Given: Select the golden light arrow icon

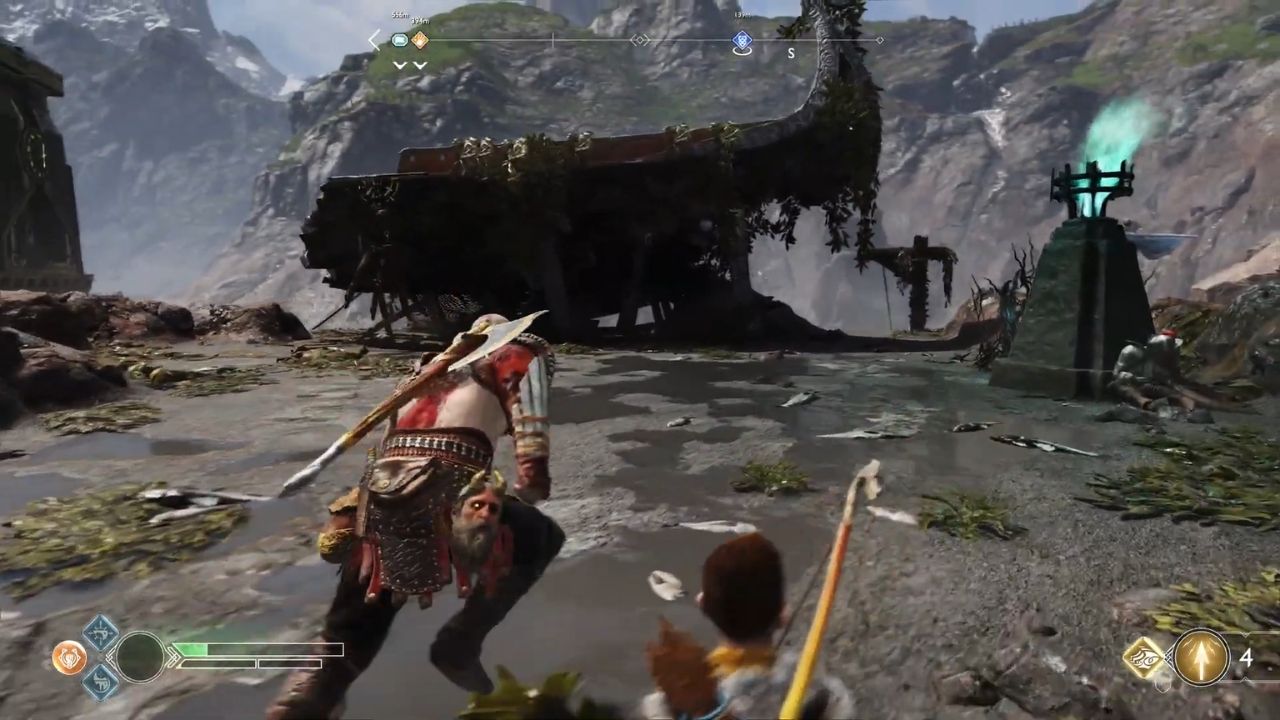Looking at the screenshot, I should coord(1201,657).
